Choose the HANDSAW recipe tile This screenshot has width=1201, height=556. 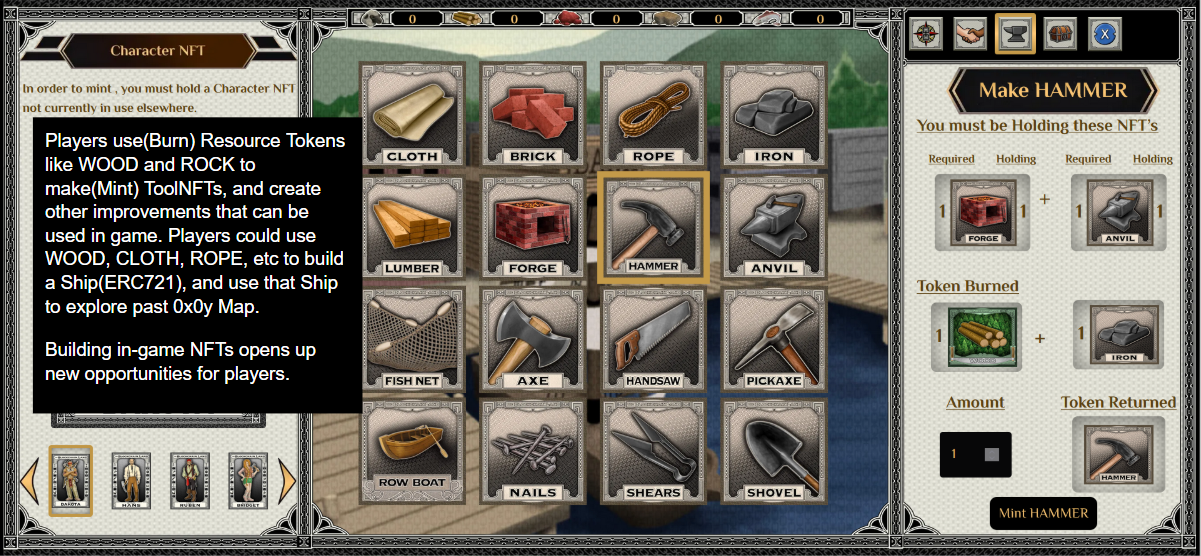tap(653, 339)
